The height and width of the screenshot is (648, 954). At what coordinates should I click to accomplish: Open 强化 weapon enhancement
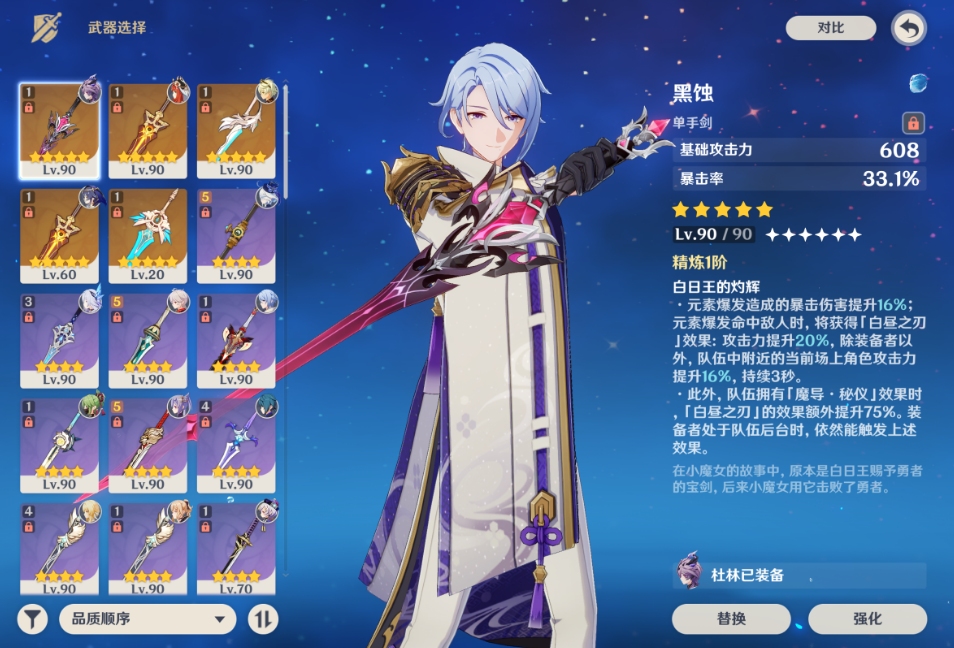pyautogui.click(x=867, y=618)
